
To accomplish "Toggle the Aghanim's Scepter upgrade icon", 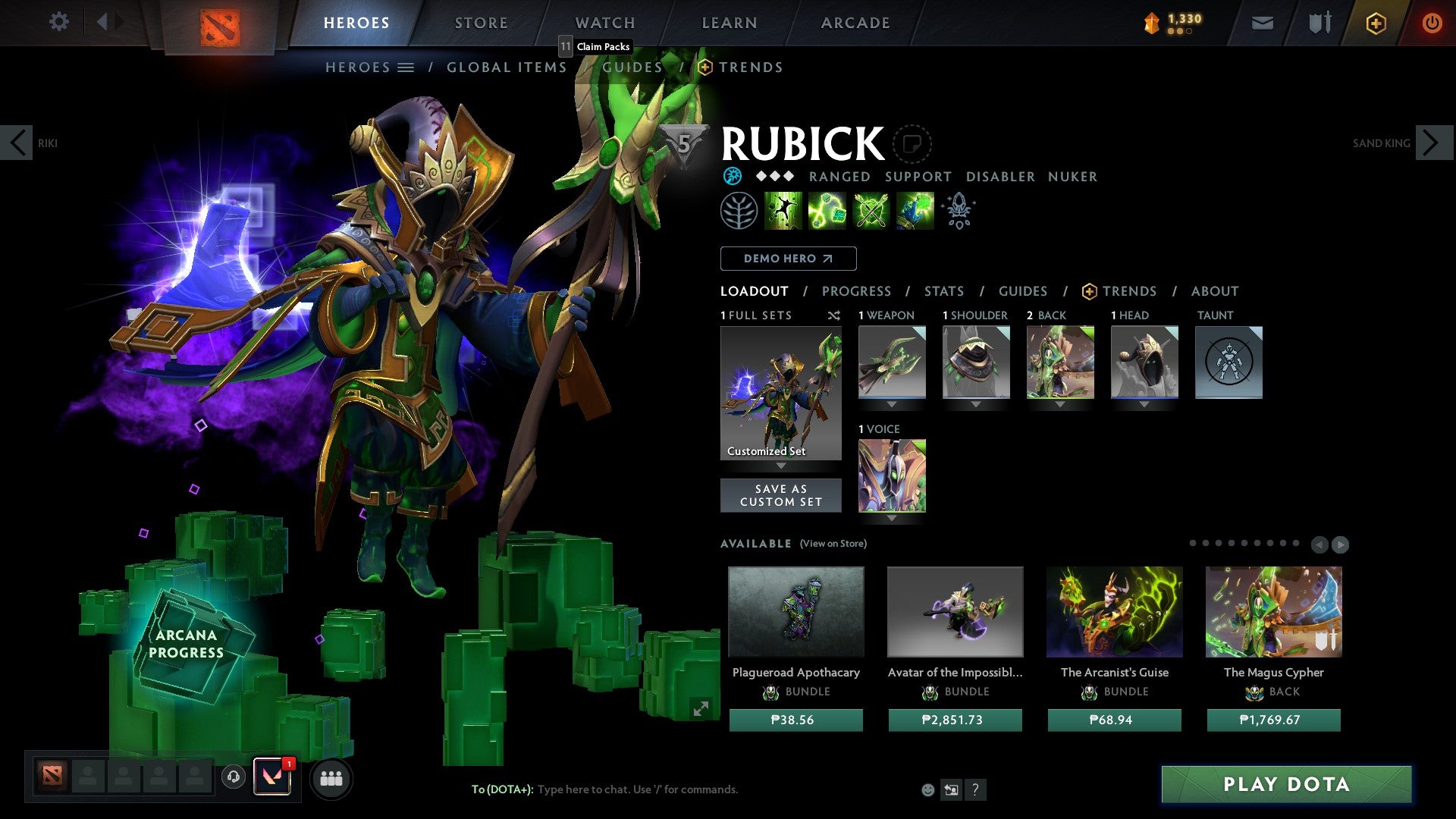I will click(x=958, y=210).
